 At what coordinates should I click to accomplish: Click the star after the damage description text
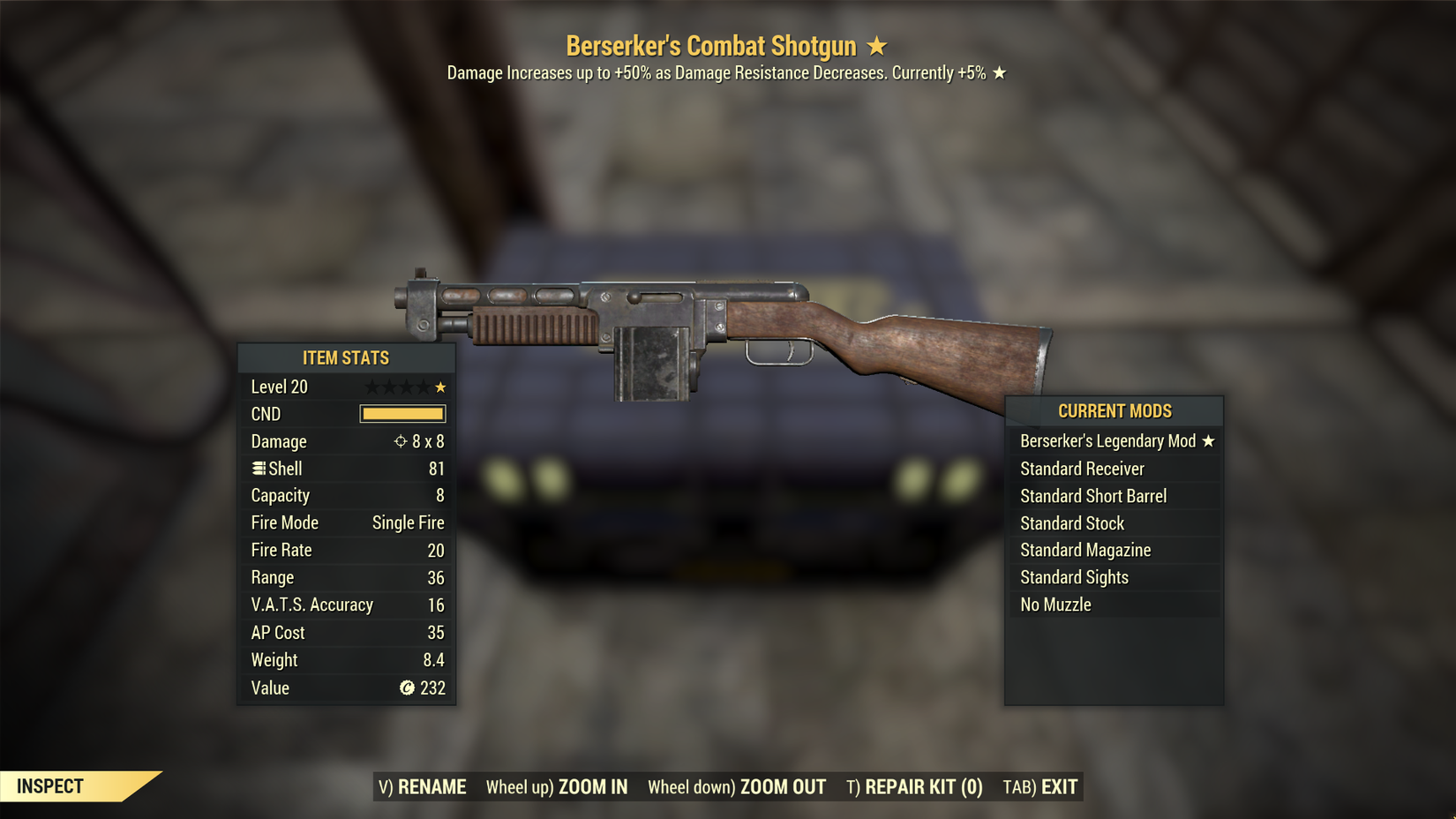click(x=1000, y=74)
